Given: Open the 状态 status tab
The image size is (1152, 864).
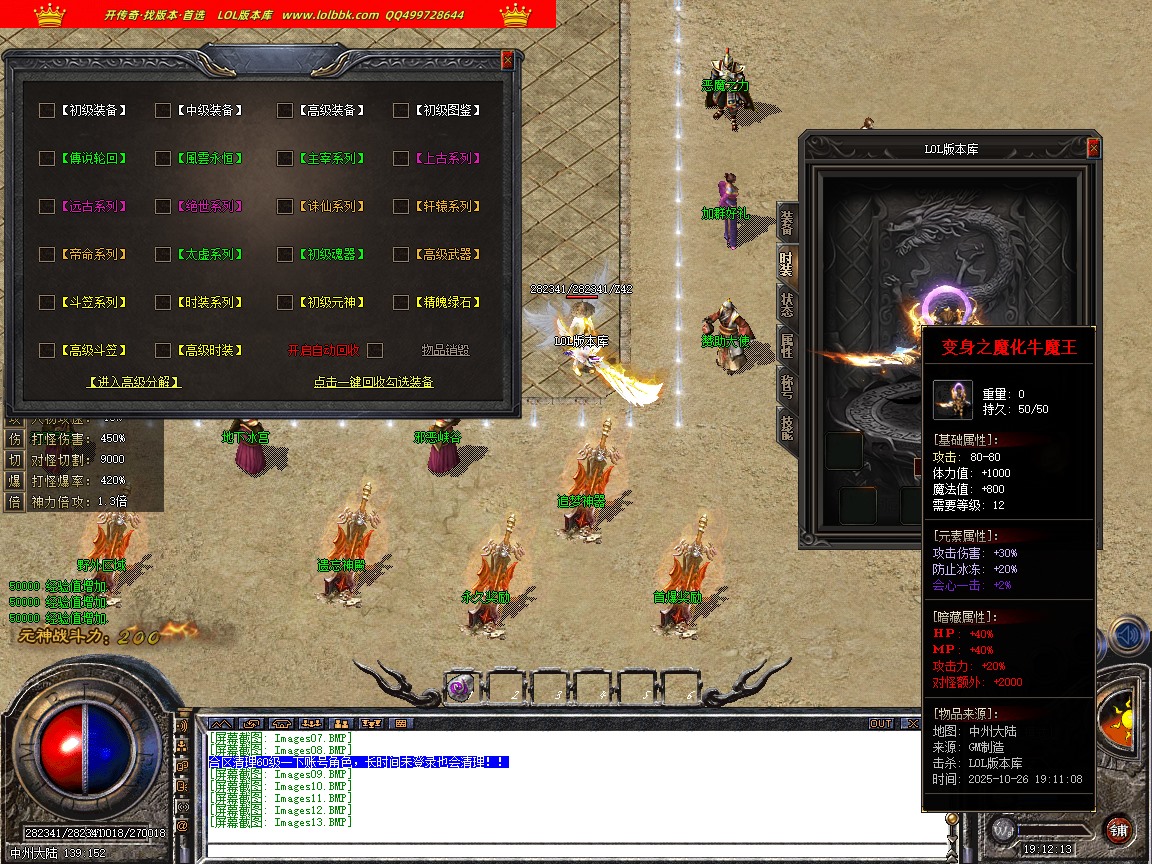Looking at the screenshot, I should coord(787,302).
